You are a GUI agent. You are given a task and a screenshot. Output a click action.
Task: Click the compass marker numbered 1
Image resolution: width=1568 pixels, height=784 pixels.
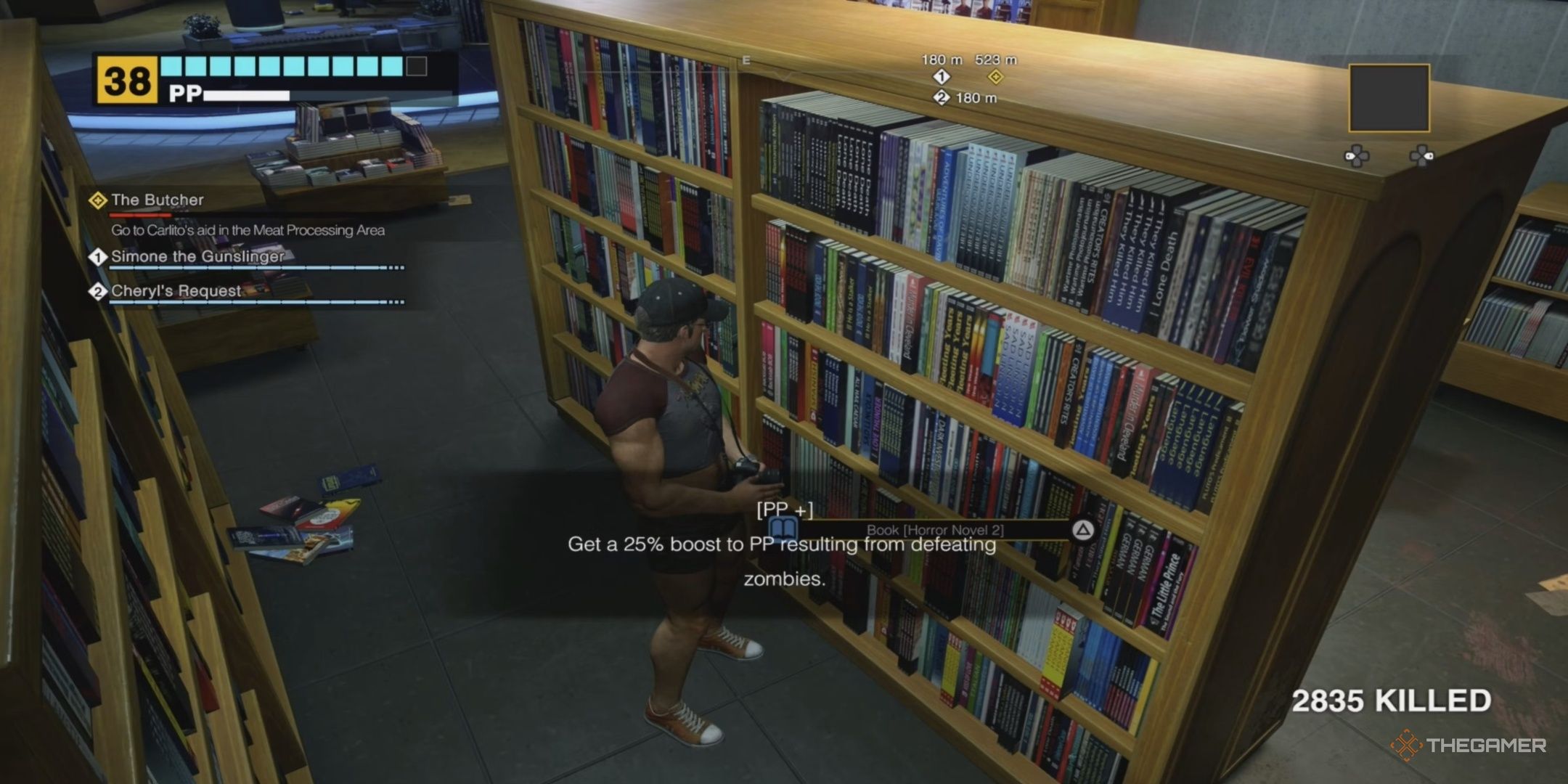coord(942,77)
